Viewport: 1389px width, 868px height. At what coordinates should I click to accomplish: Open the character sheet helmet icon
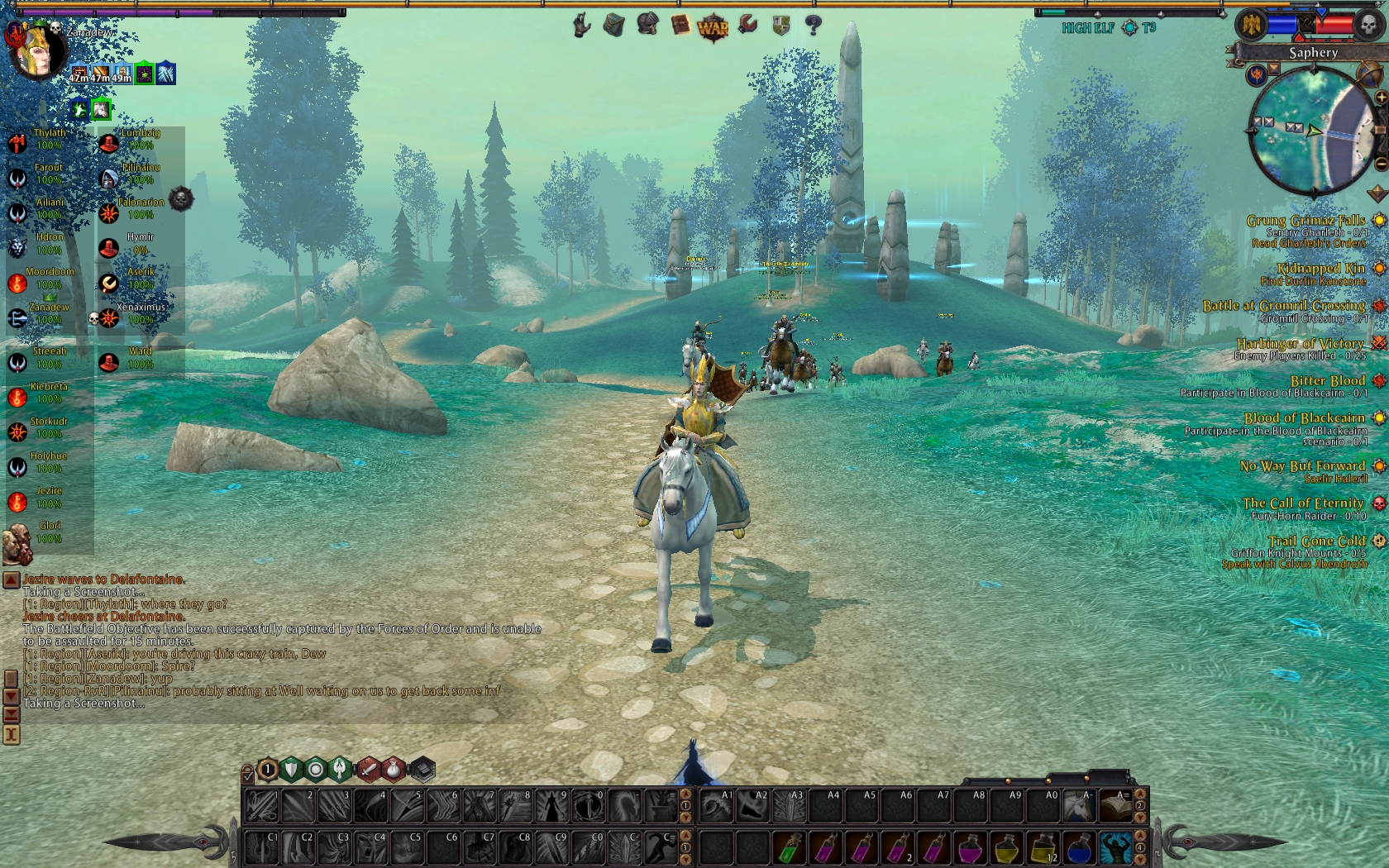(x=647, y=25)
